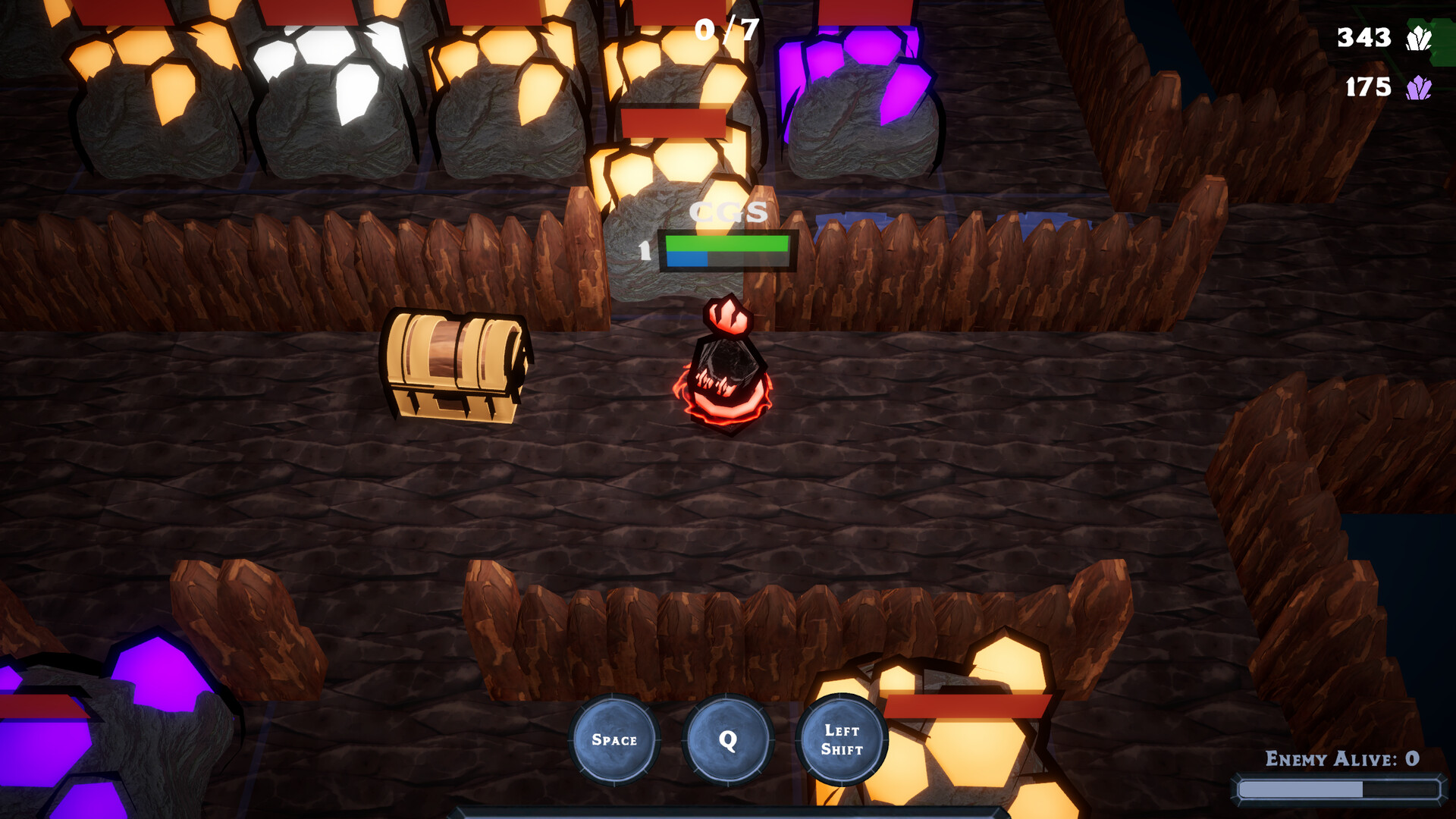Click the level 1 indicator beside CGS bar

click(x=646, y=250)
